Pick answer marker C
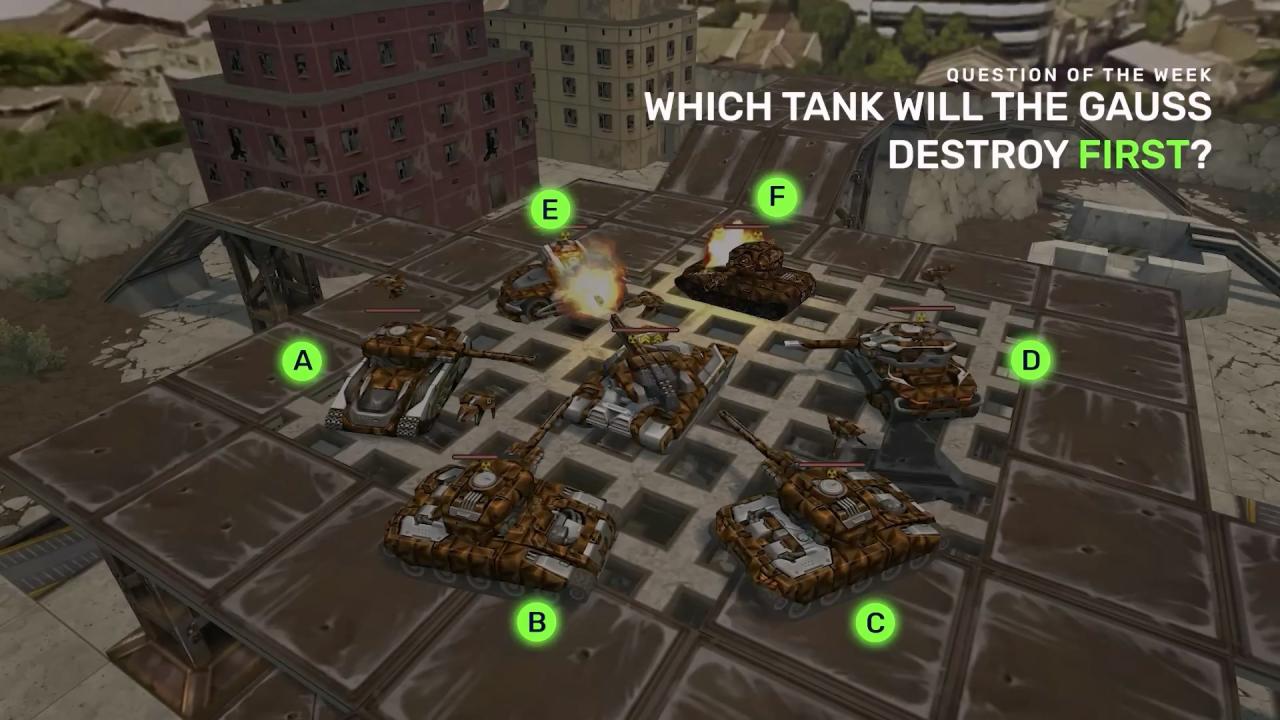Screen dimensions: 1280x720 875,623
